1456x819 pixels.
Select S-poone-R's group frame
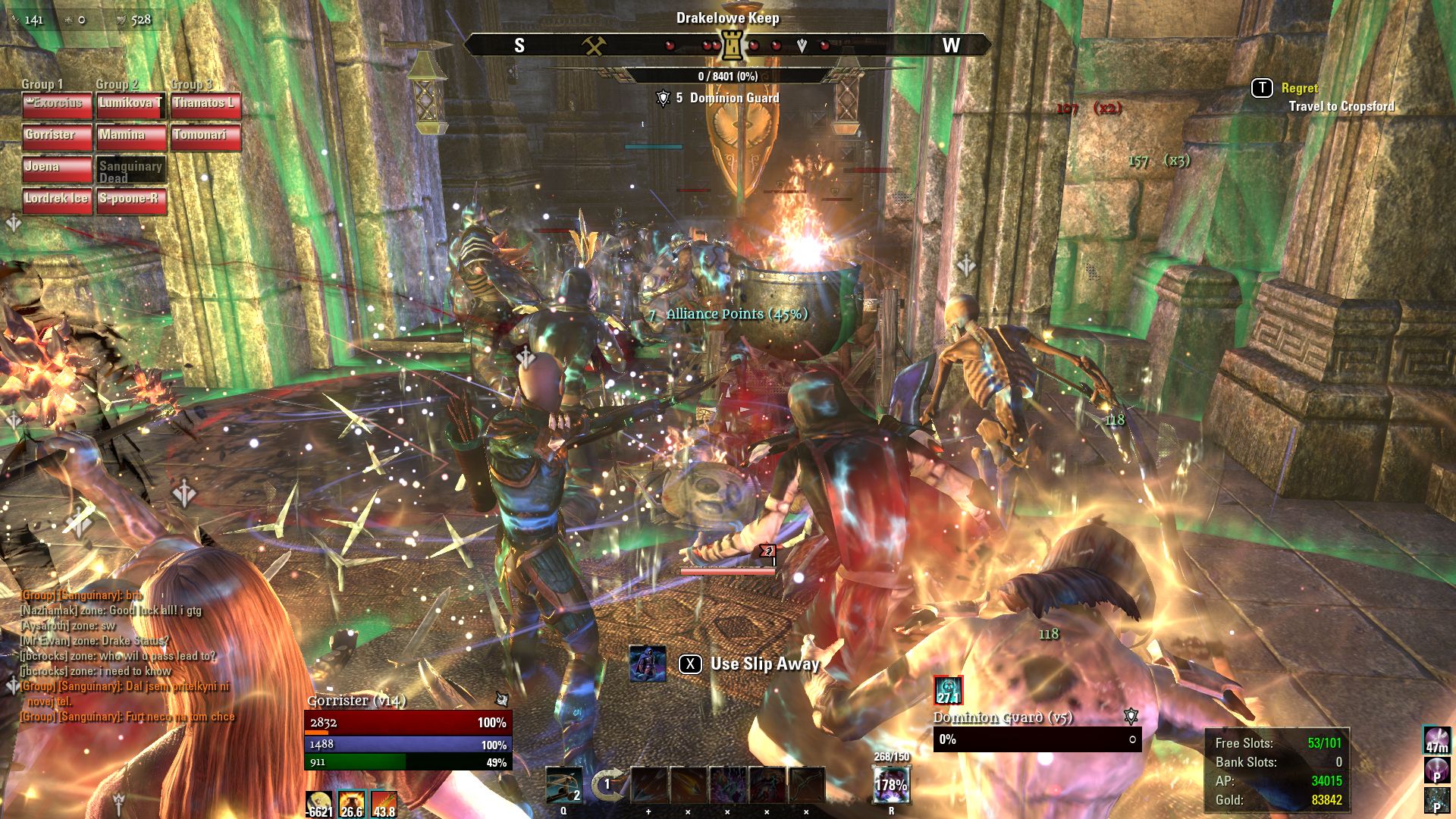coord(131,200)
